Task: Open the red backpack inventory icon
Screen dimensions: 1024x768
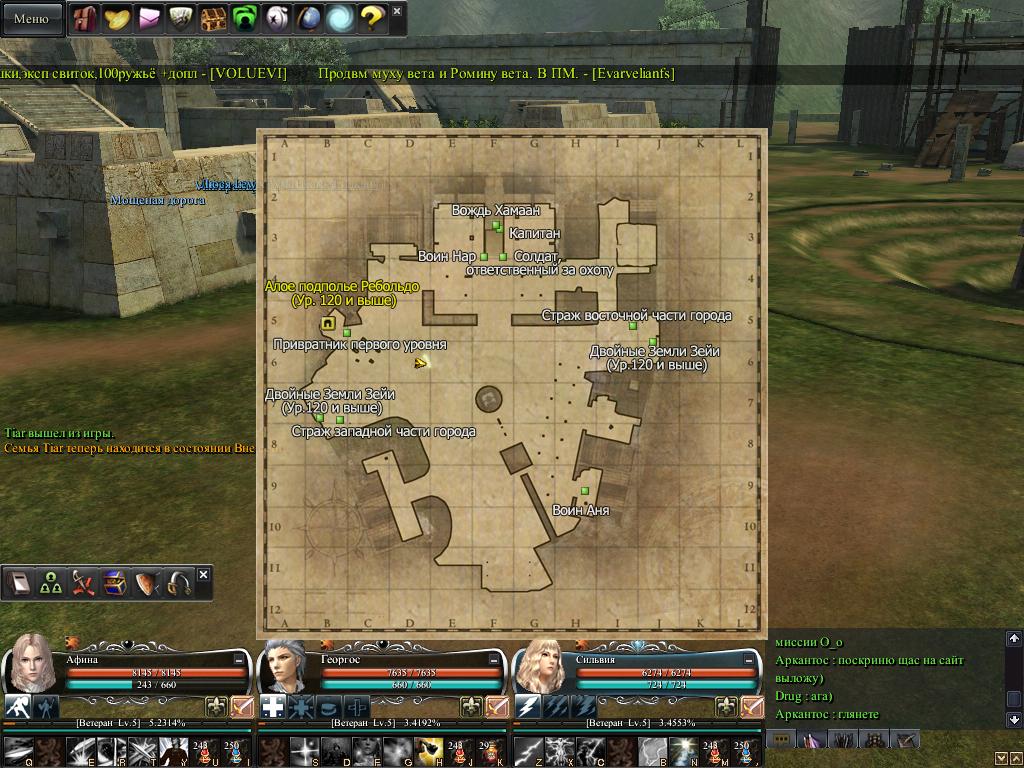Action: [86, 18]
